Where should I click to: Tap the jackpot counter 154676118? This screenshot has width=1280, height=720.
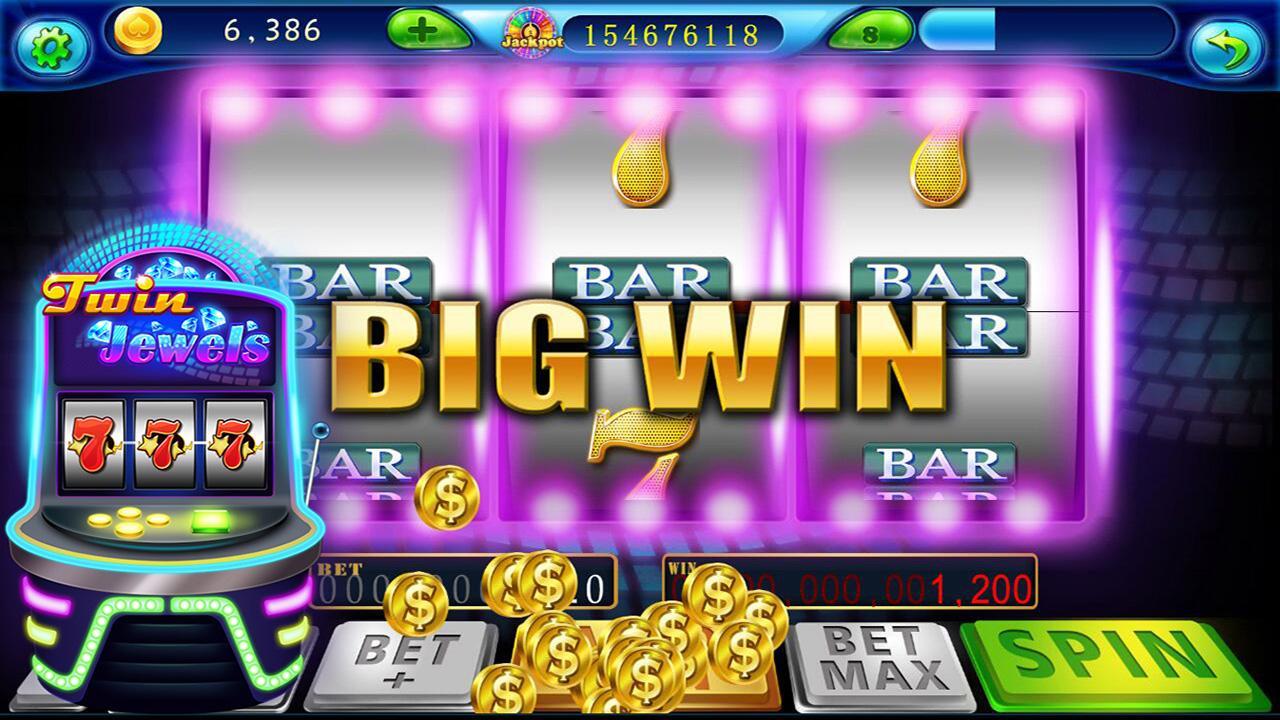(677, 33)
